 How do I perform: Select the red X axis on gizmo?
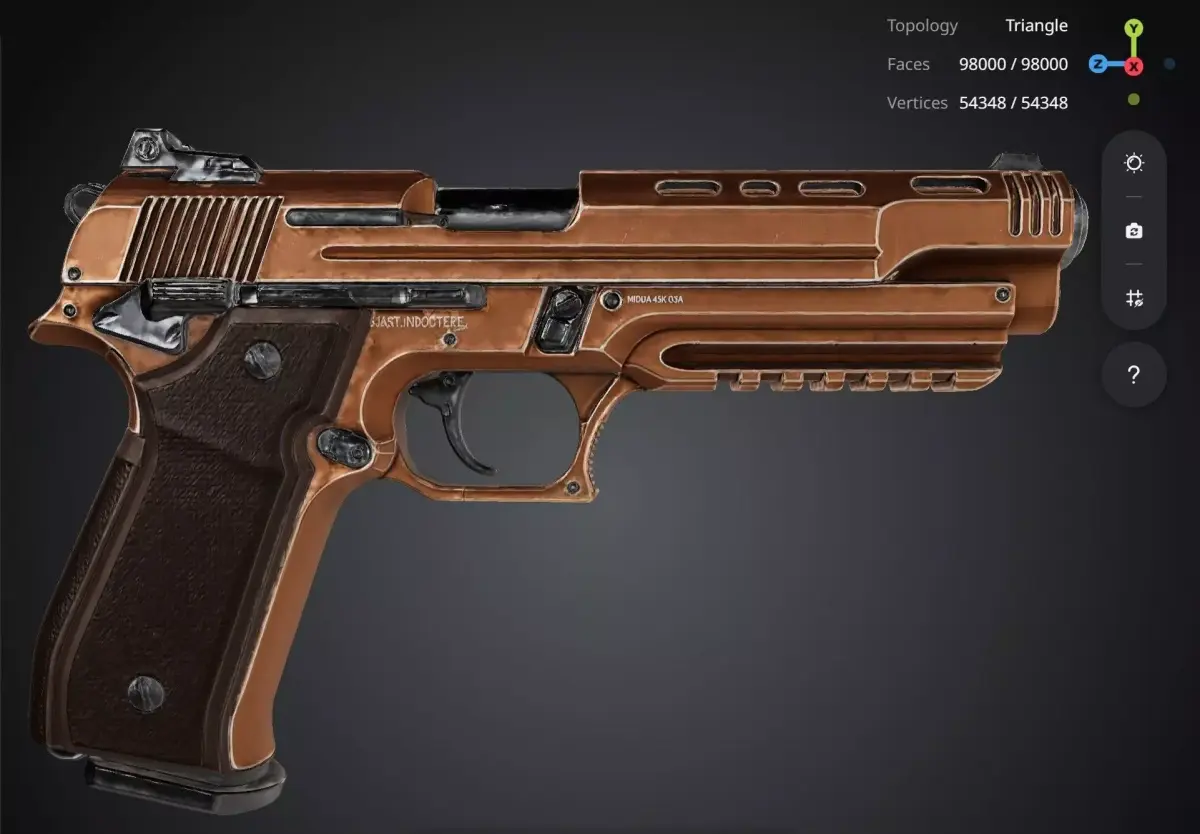pyautogui.click(x=1133, y=66)
